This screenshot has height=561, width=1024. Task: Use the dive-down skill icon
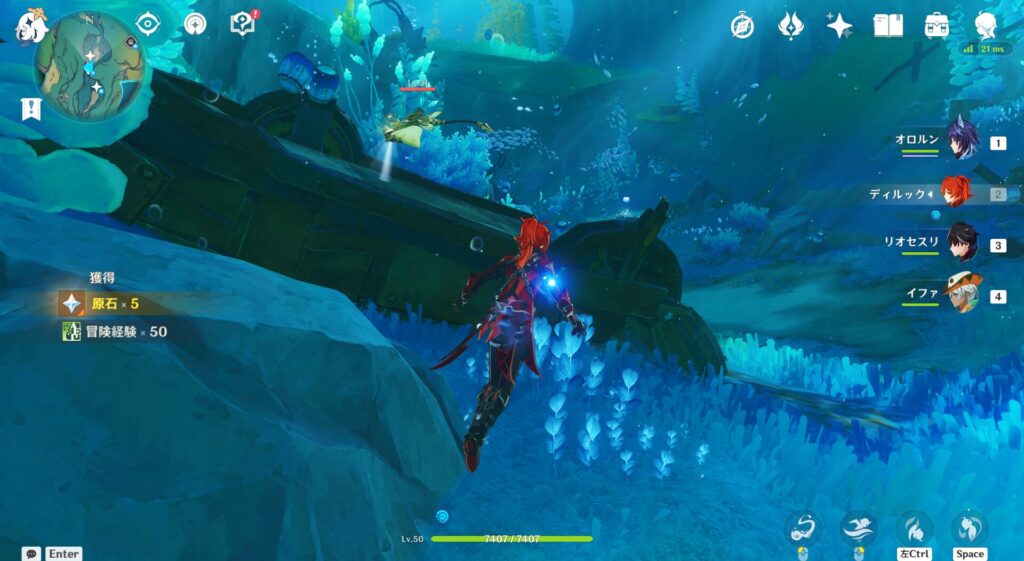coord(914,528)
